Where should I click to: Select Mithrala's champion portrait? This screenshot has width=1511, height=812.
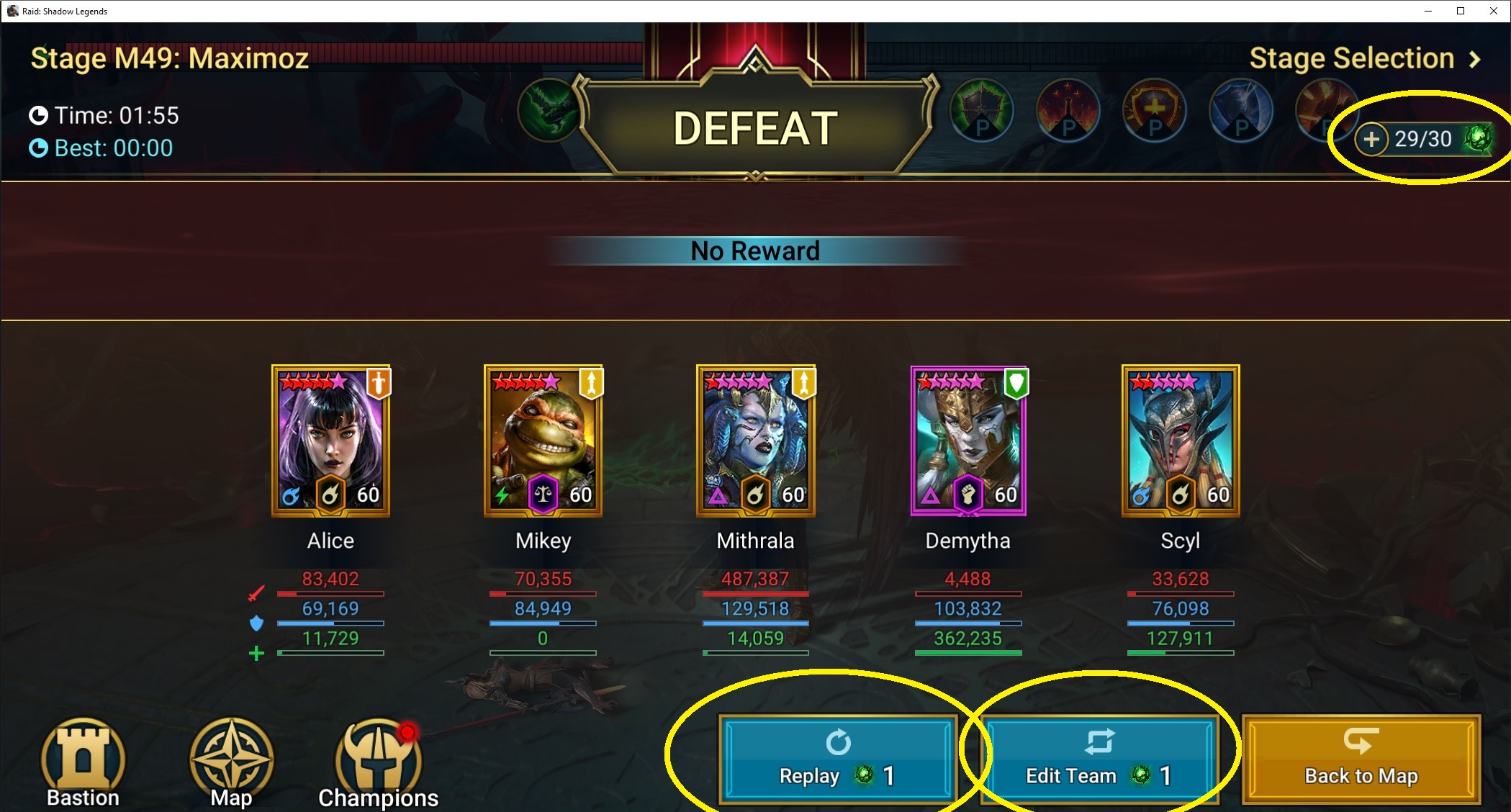pos(755,441)
